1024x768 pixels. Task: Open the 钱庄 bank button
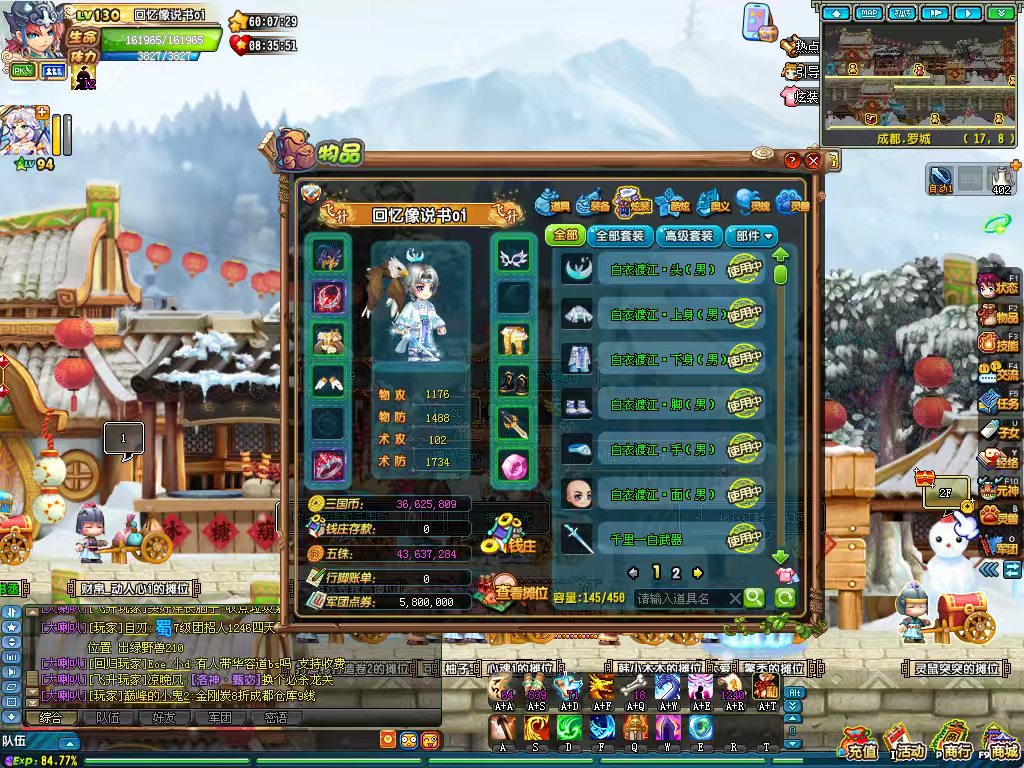click(509, 537)
